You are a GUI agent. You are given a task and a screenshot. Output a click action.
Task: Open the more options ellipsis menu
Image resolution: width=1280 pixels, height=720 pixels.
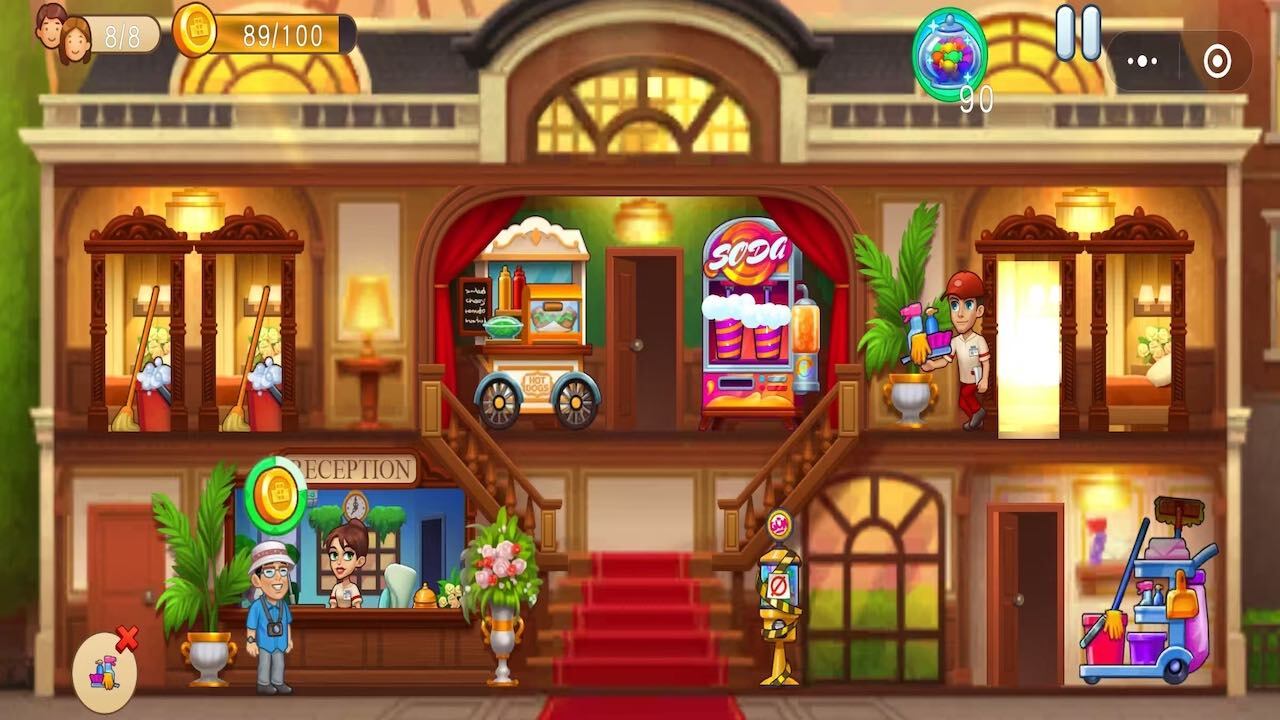click(1140, 60)
